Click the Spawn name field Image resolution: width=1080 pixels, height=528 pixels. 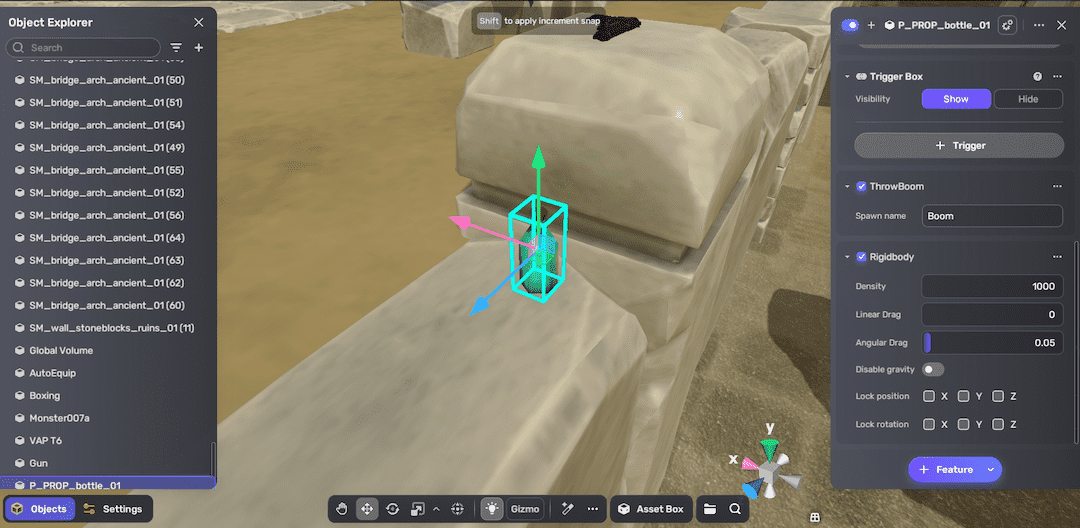tap(991, 216)
